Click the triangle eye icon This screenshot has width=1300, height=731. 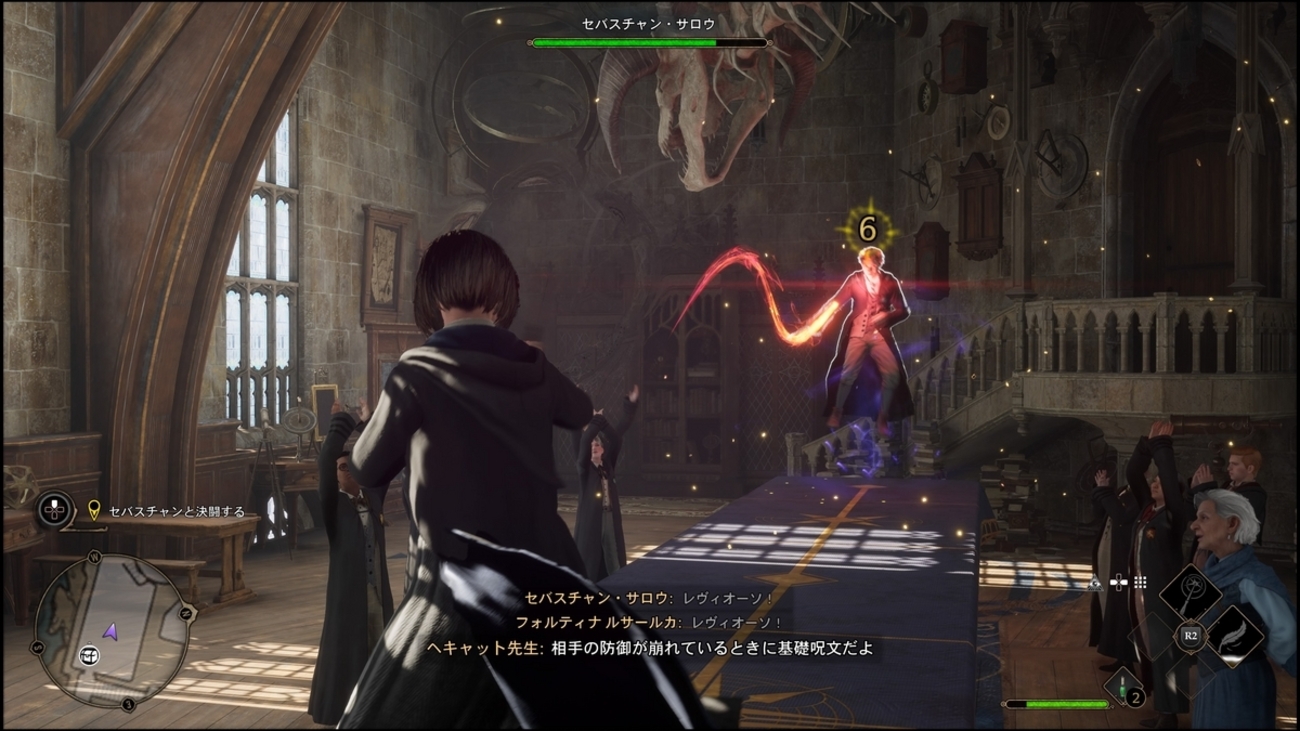pyautogui.click(x=1096, y=583)
